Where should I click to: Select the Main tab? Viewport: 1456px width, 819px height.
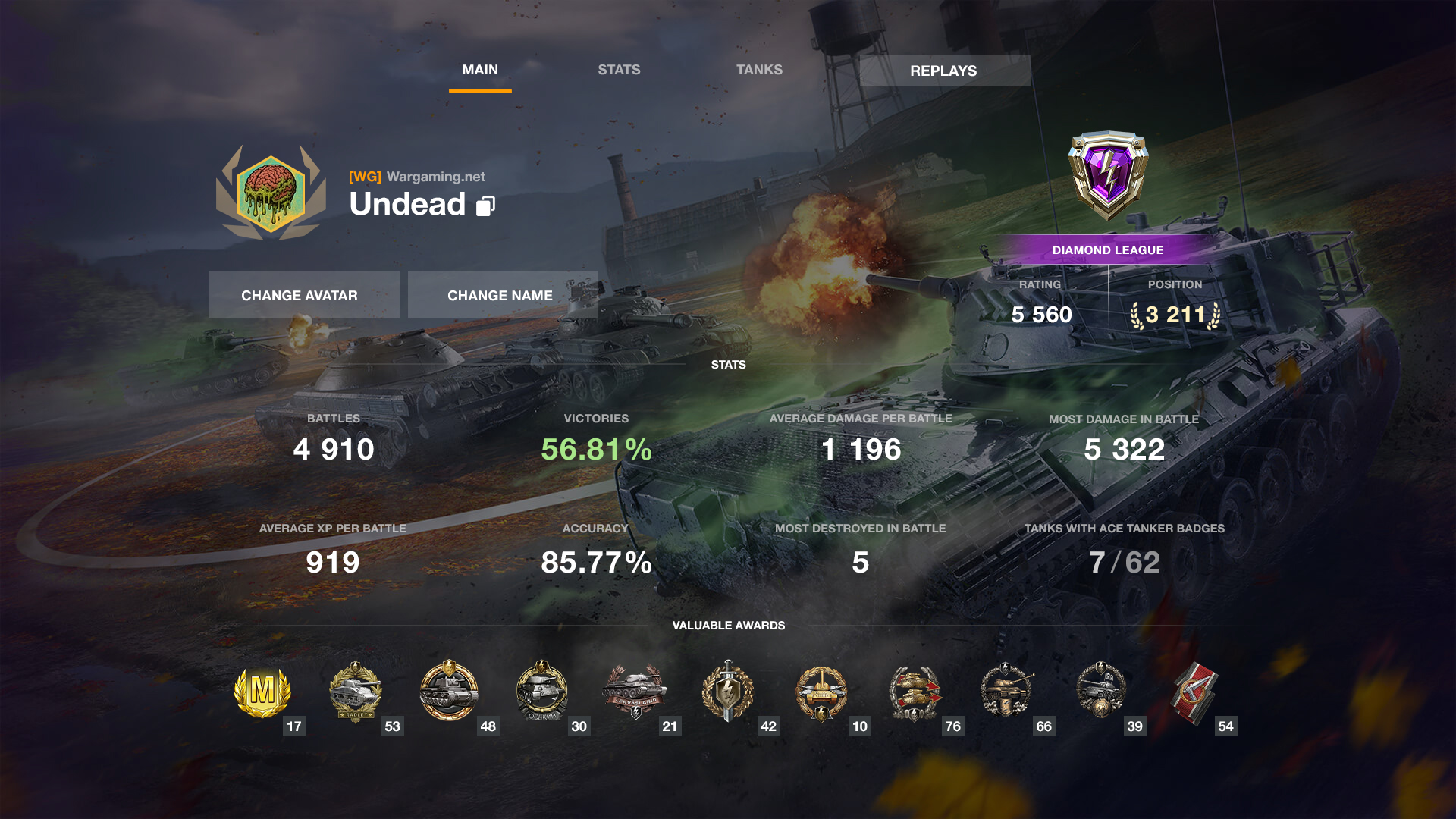click(x=480, y=70)
